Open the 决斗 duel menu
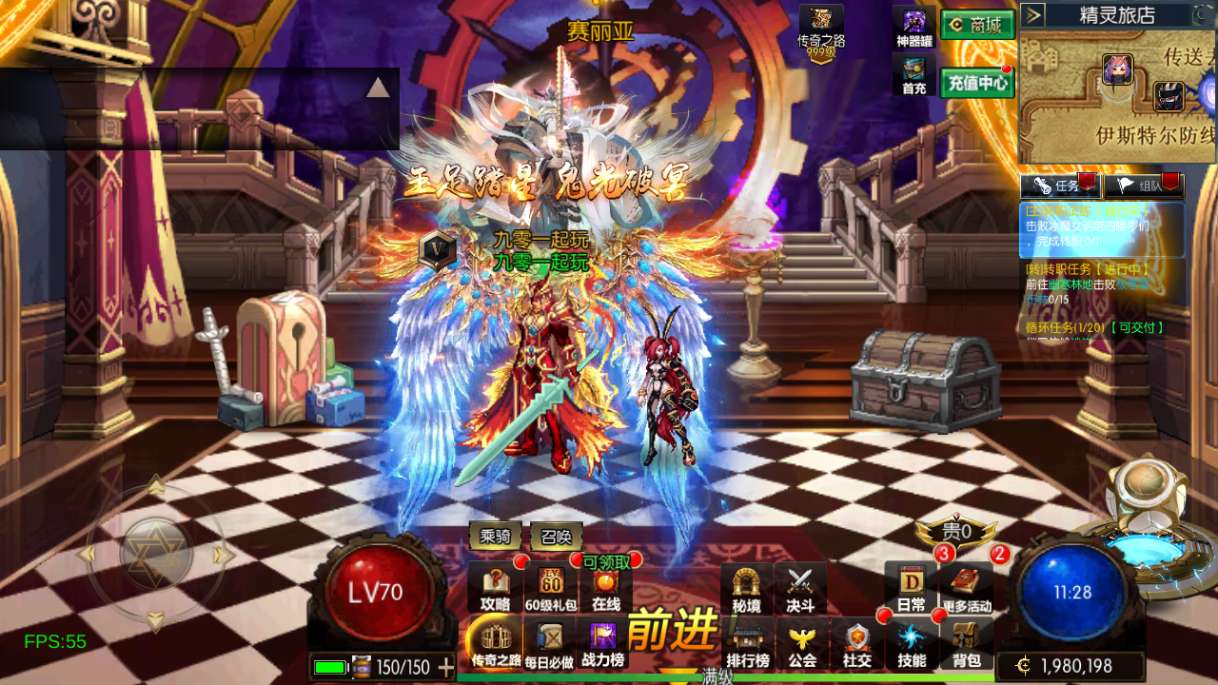 [x=800, y=588]
